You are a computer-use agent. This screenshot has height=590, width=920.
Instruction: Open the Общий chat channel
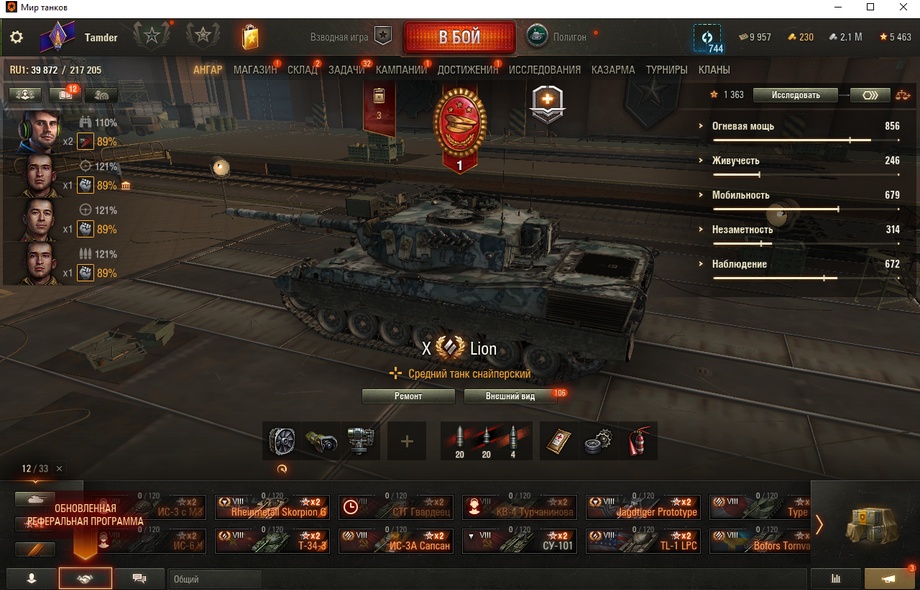pyautogui.click(x=214, y=579)
